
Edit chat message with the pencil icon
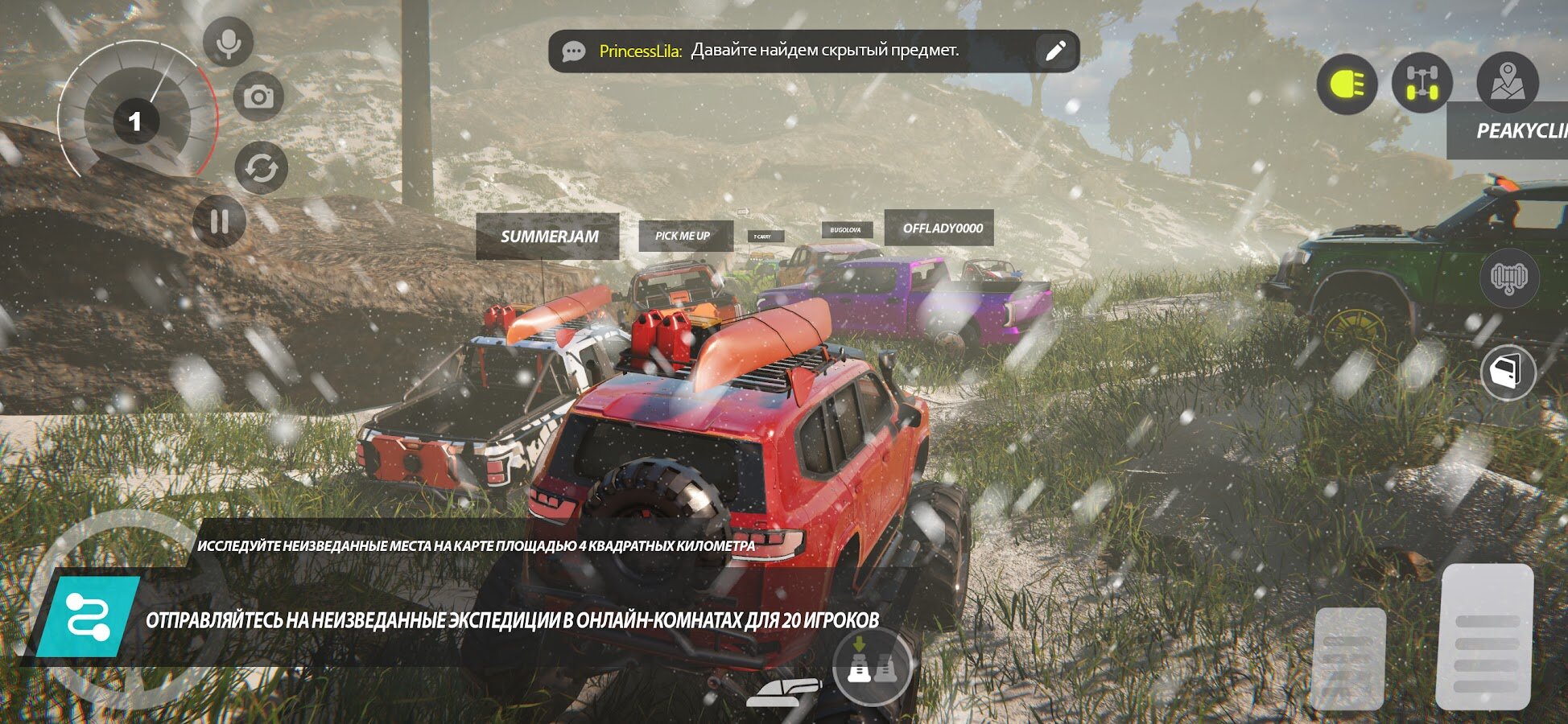point(1054,51)
